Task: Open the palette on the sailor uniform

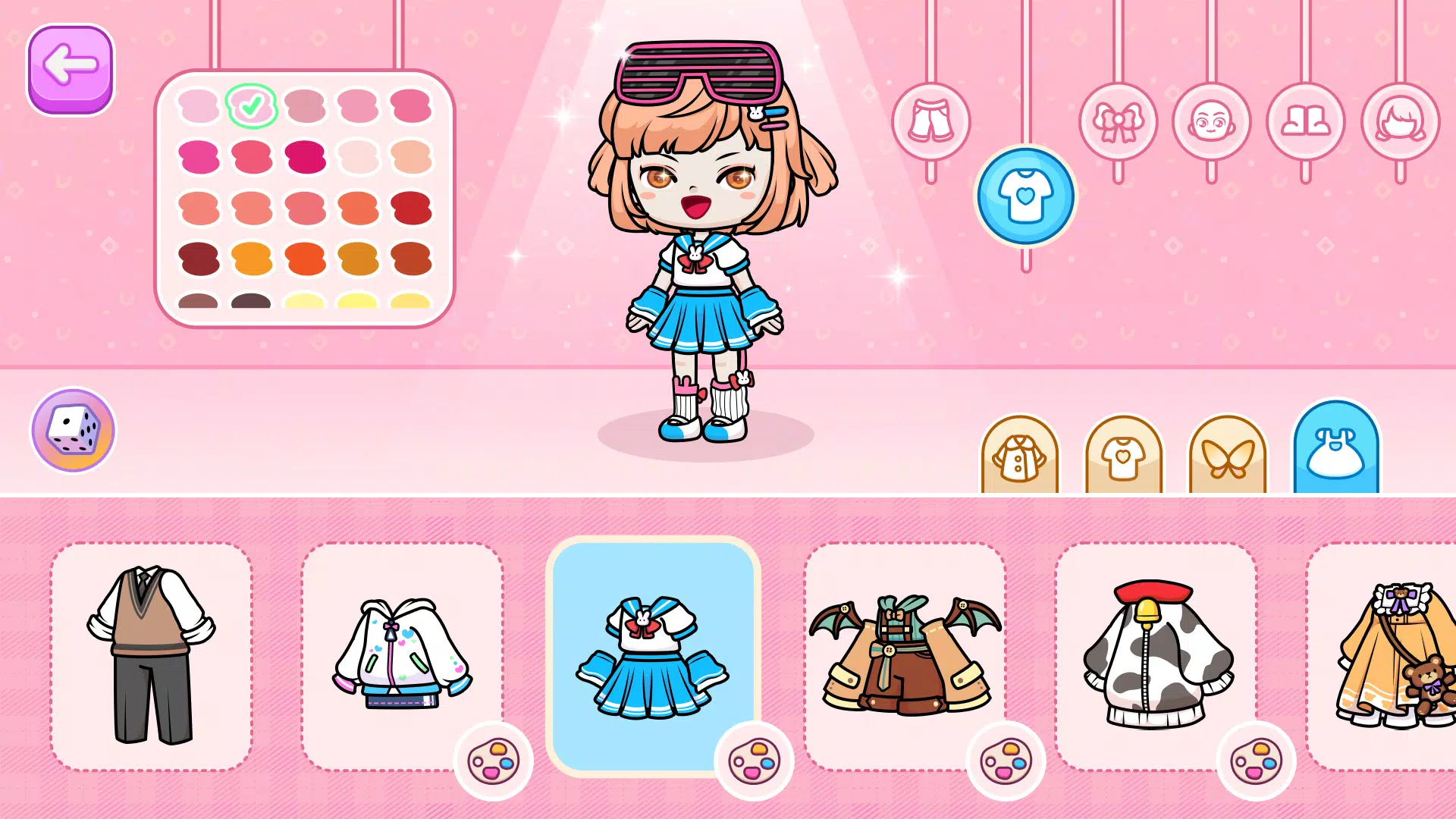Action: (x=754, y=761)
